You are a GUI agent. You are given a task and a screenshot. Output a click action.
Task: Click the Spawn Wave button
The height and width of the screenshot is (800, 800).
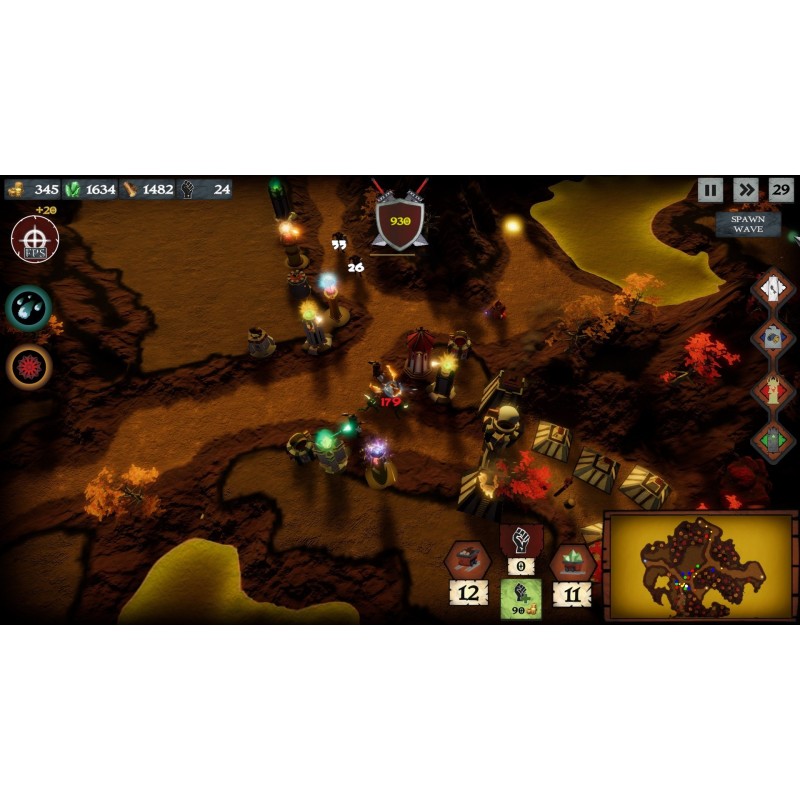(747, 224)
